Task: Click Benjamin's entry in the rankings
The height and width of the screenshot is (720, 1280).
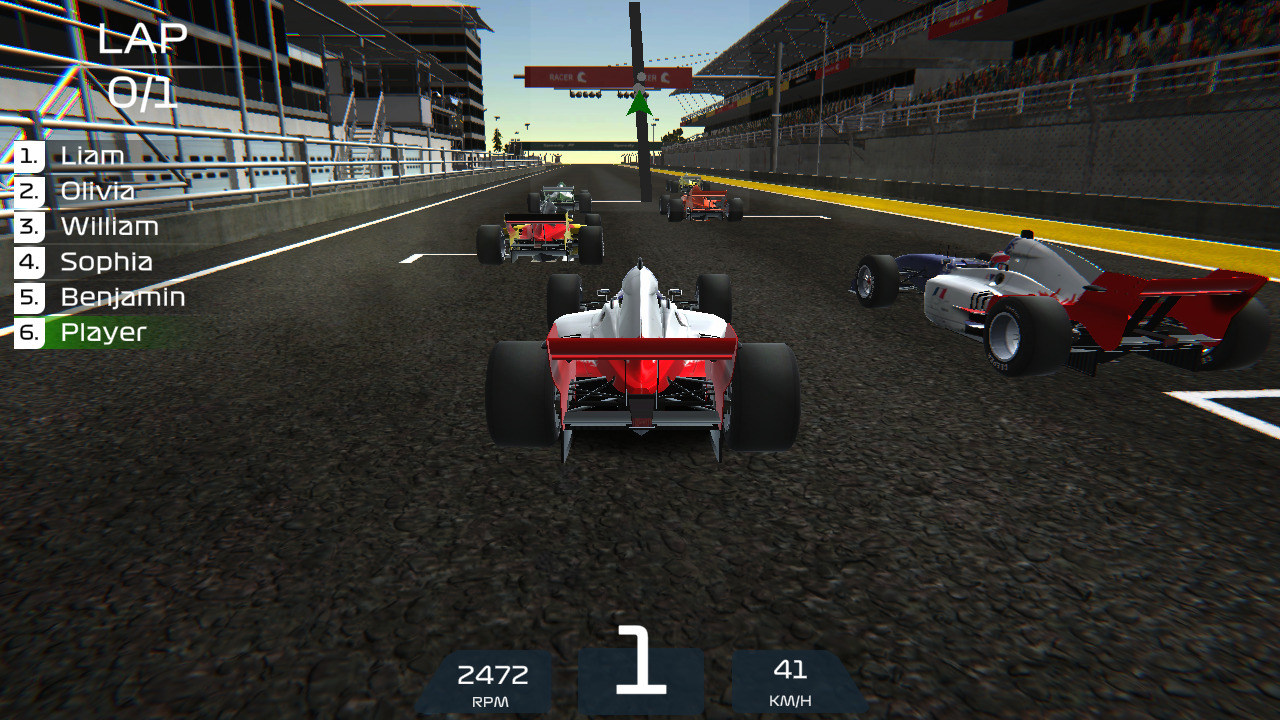Action: (122, 296)
